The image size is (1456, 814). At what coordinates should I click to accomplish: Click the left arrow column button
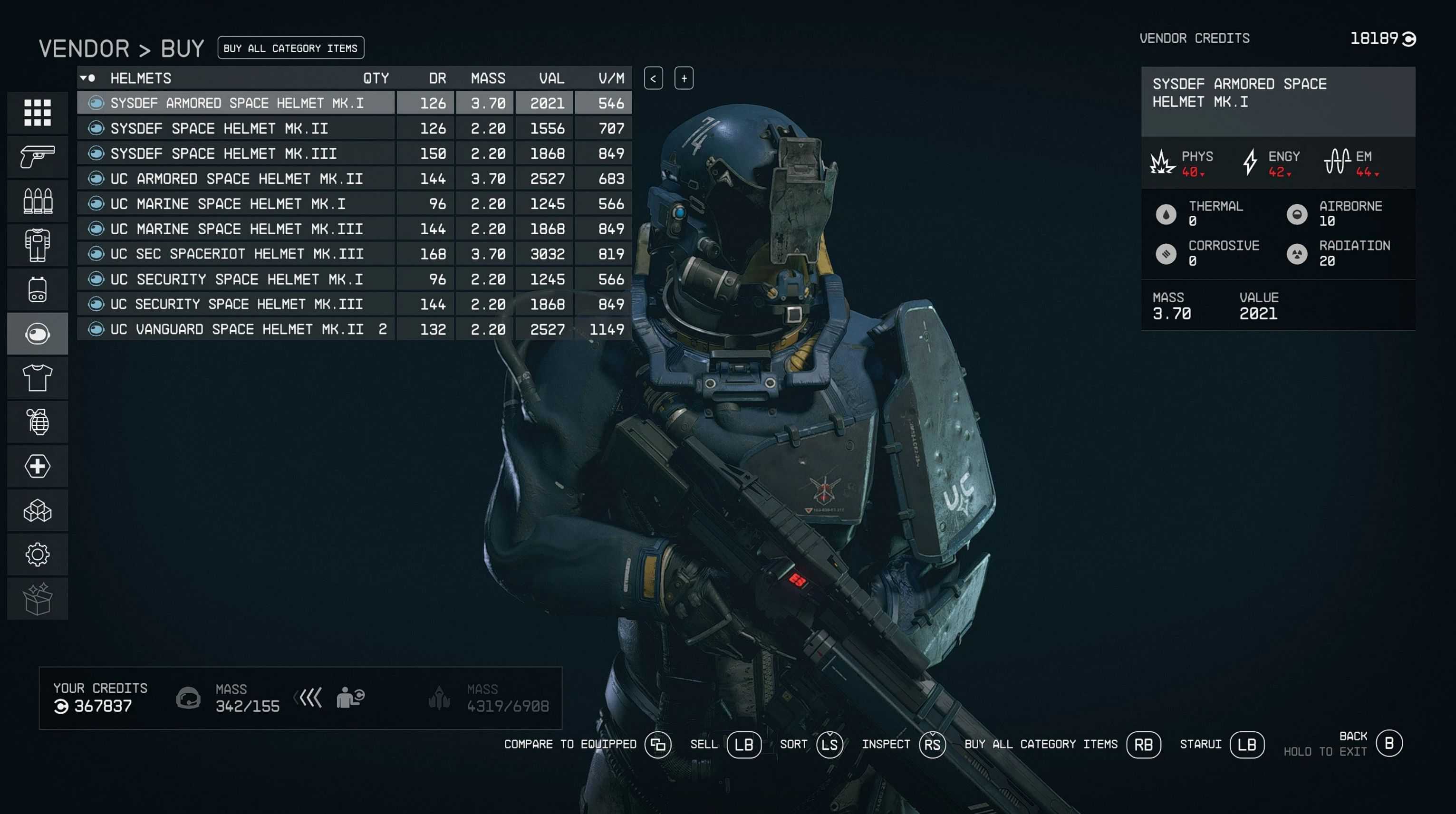point(654,78)
